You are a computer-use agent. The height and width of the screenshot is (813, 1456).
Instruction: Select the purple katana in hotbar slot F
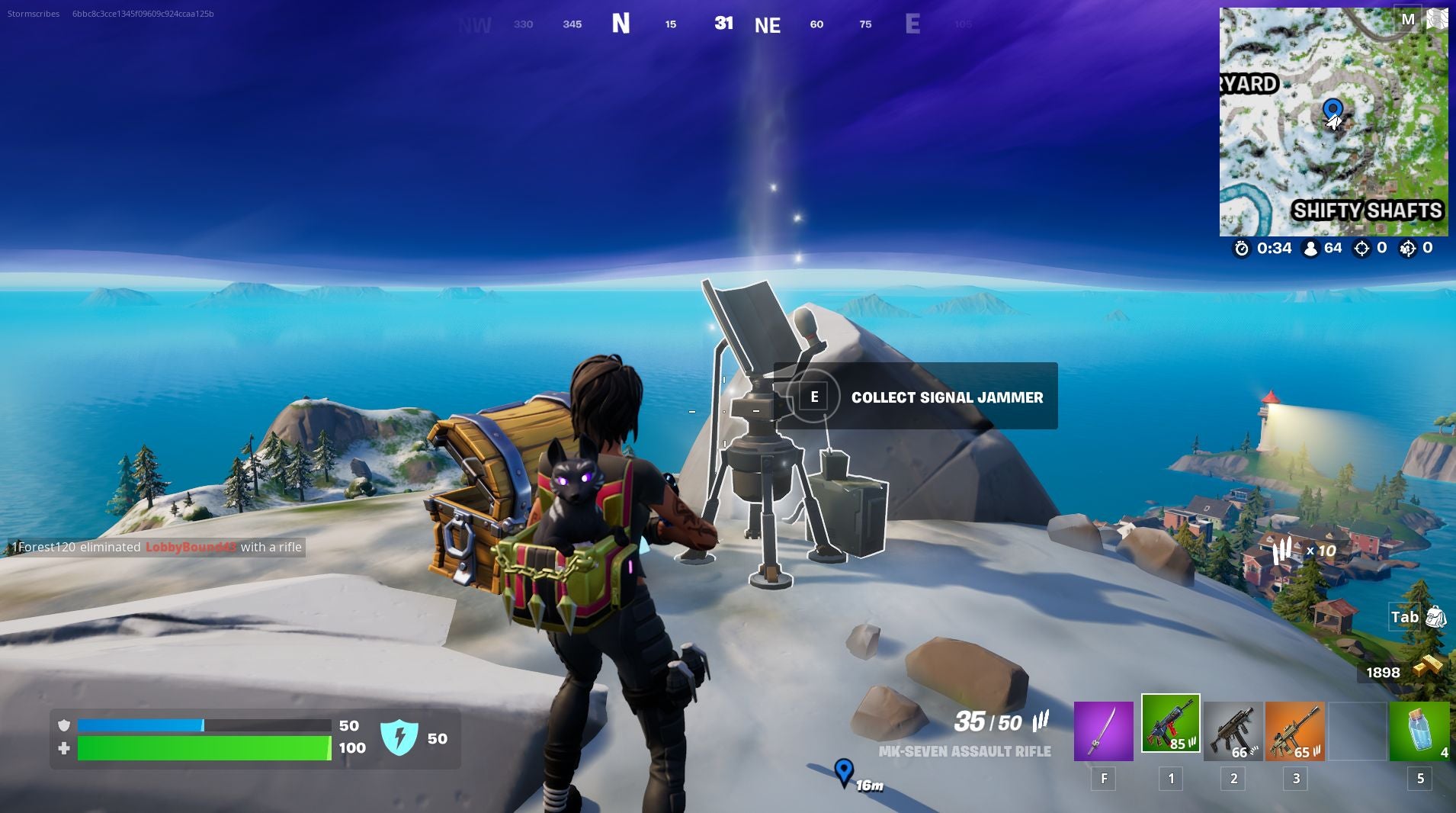(1103, 731)
